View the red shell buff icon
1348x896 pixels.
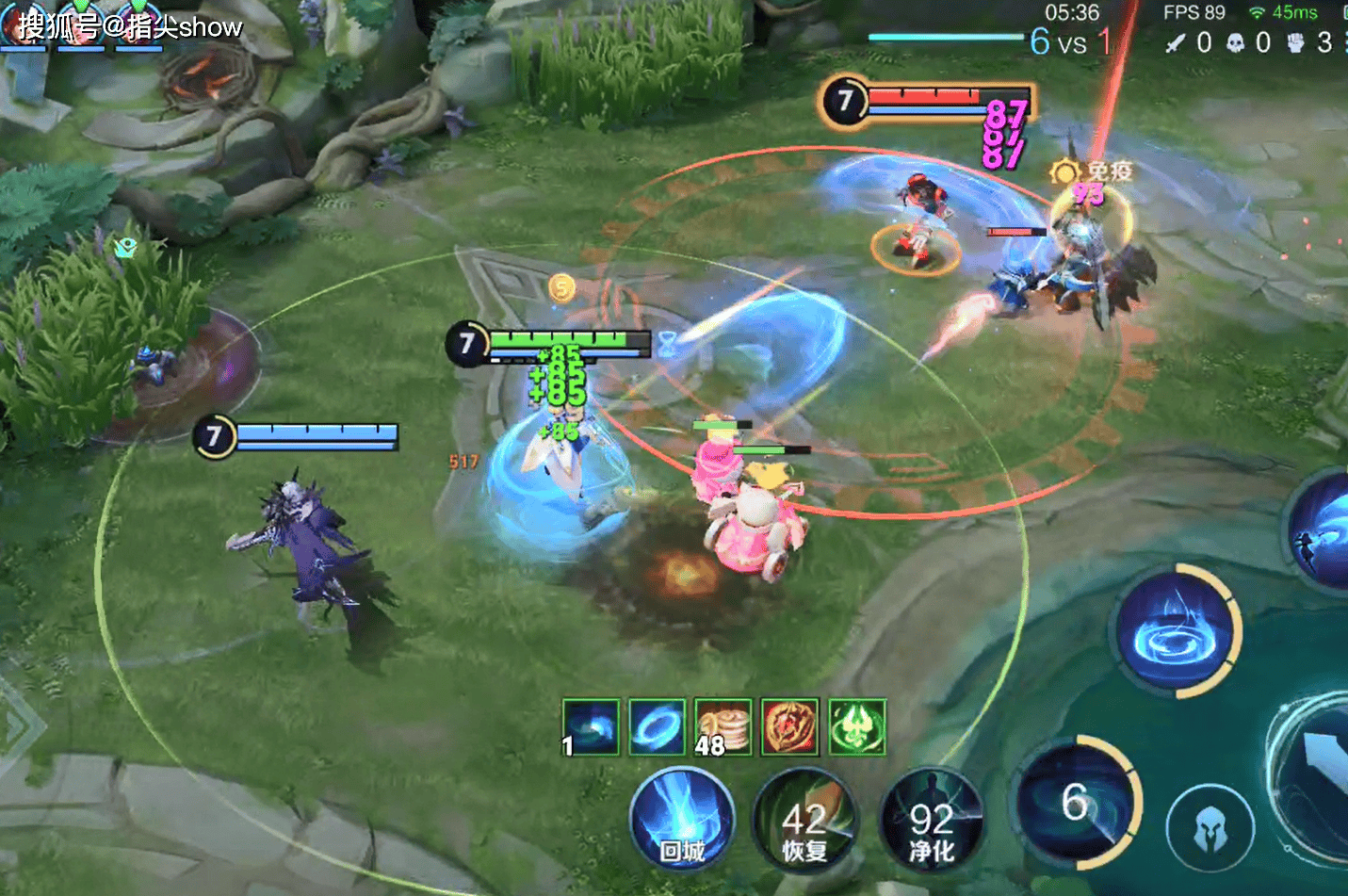tap(789, 727)
